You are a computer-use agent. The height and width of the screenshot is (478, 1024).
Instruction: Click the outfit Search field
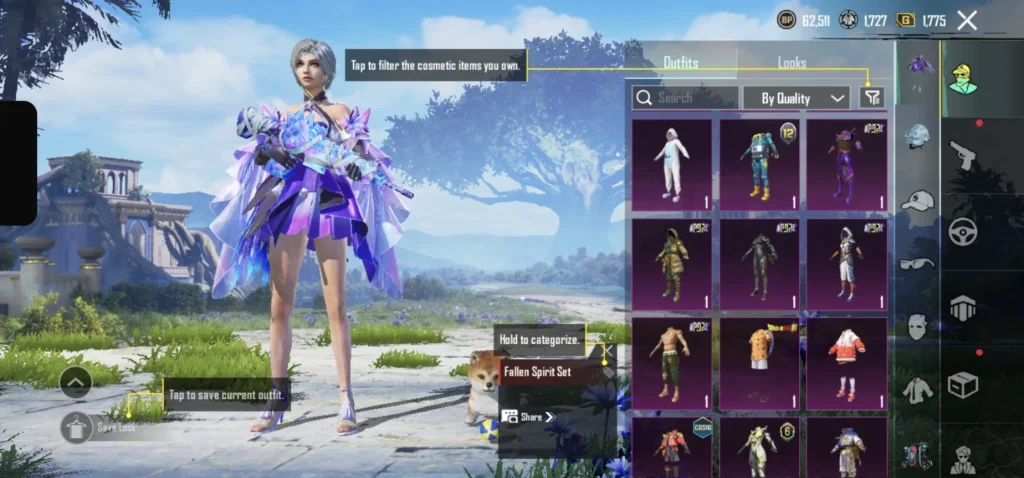tap(685, 97)
